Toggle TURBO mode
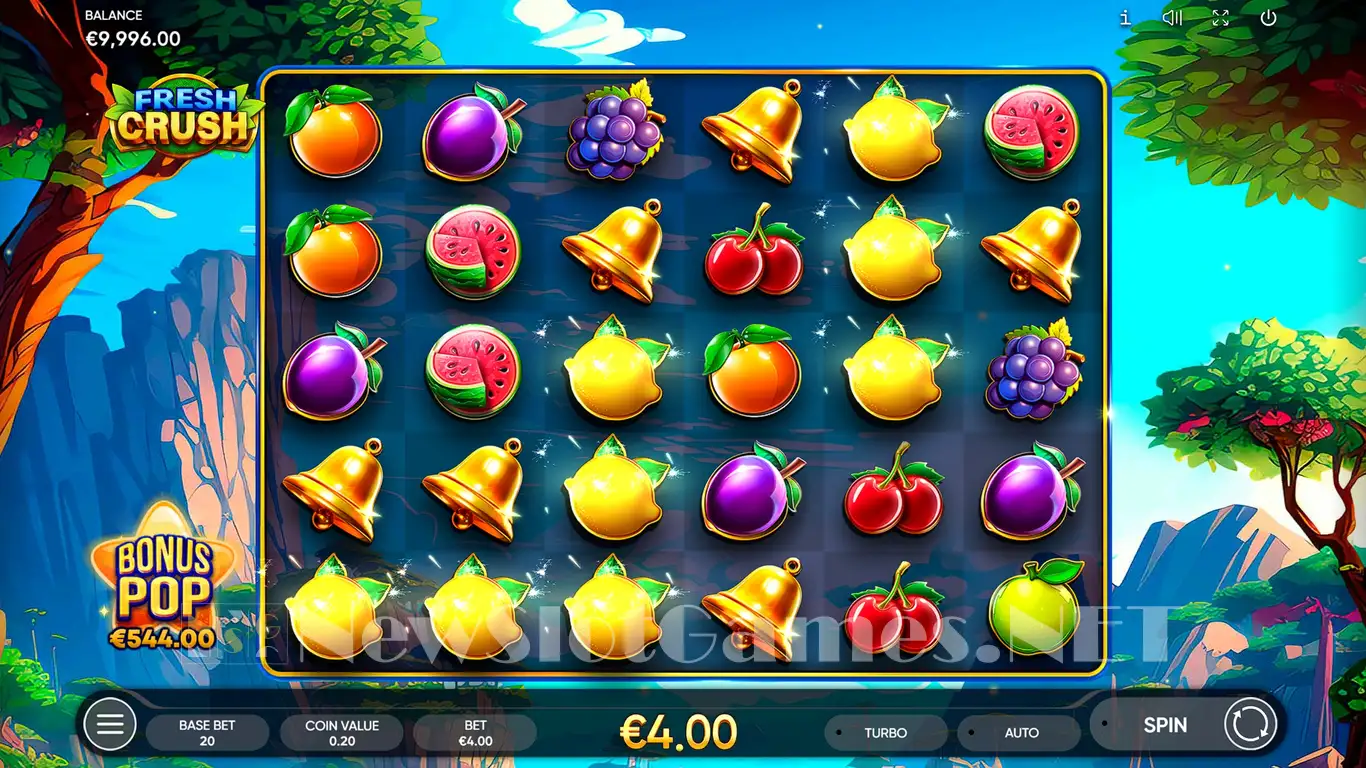Viewport: 1366px width, 768px height. click(x=885, y=733)
